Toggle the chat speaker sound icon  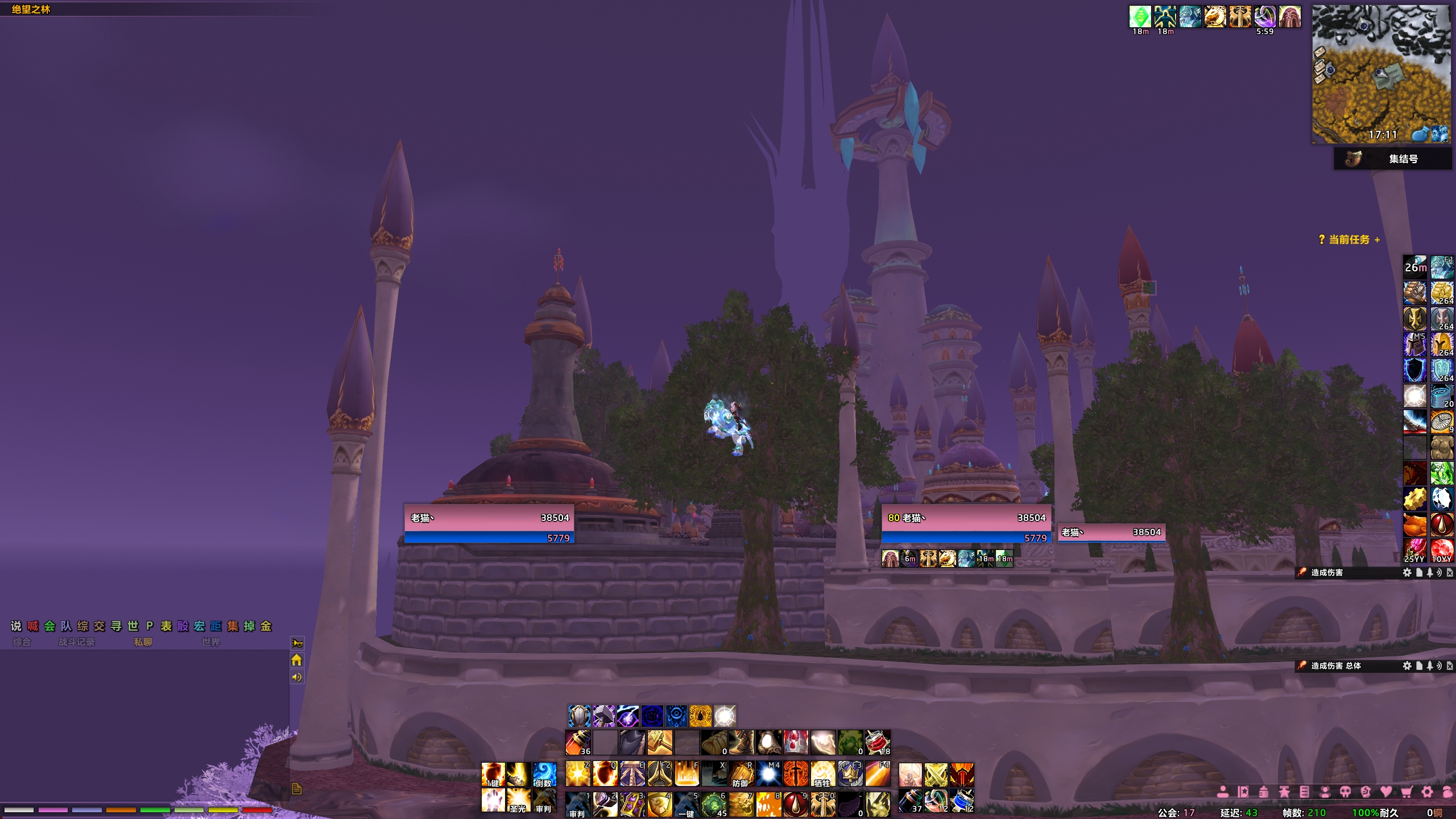(x=296, y=677)
